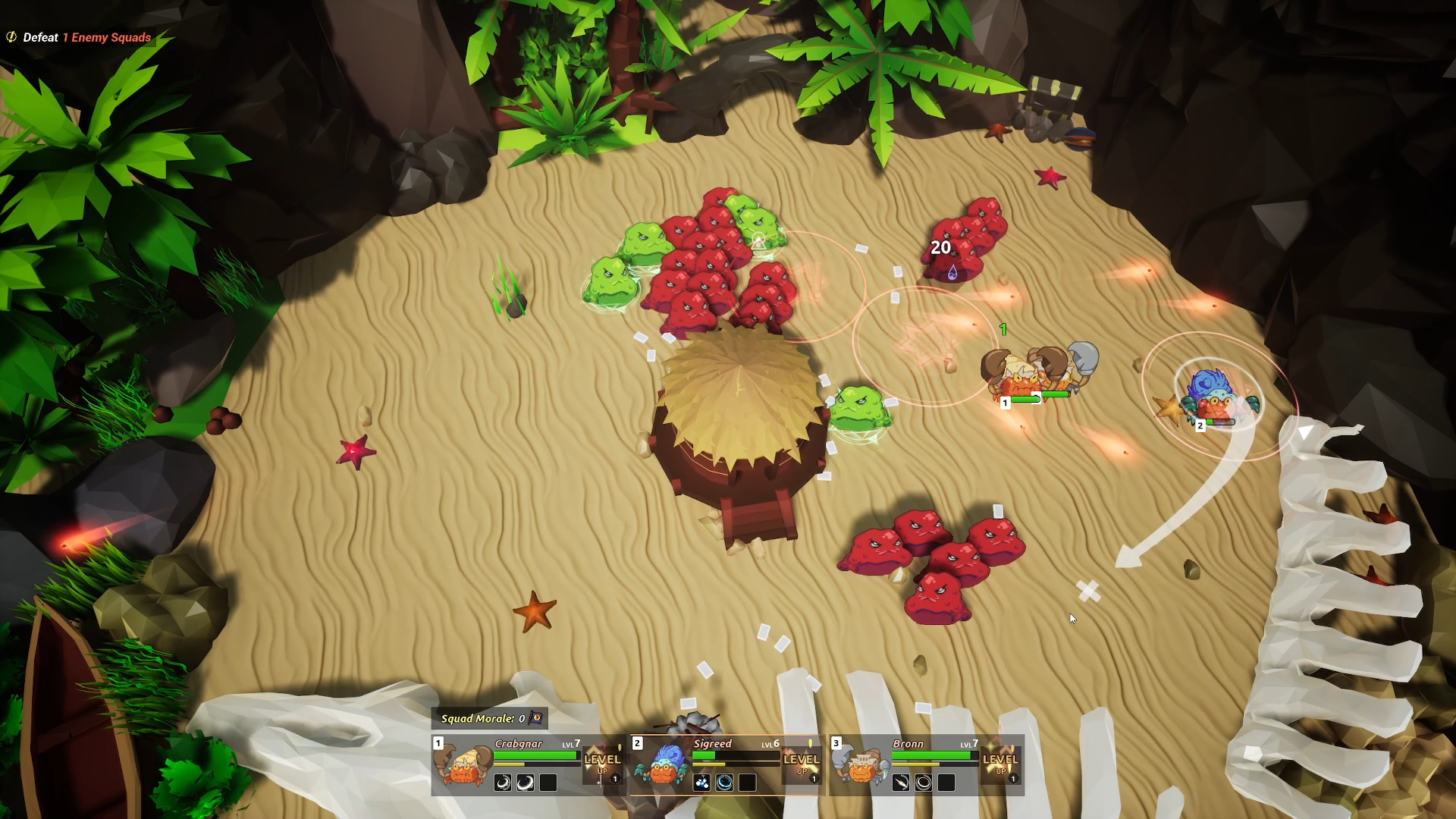Activate Sigreed's bubble scatter ability
This screenshot has width=1456, height=819.
702,784
